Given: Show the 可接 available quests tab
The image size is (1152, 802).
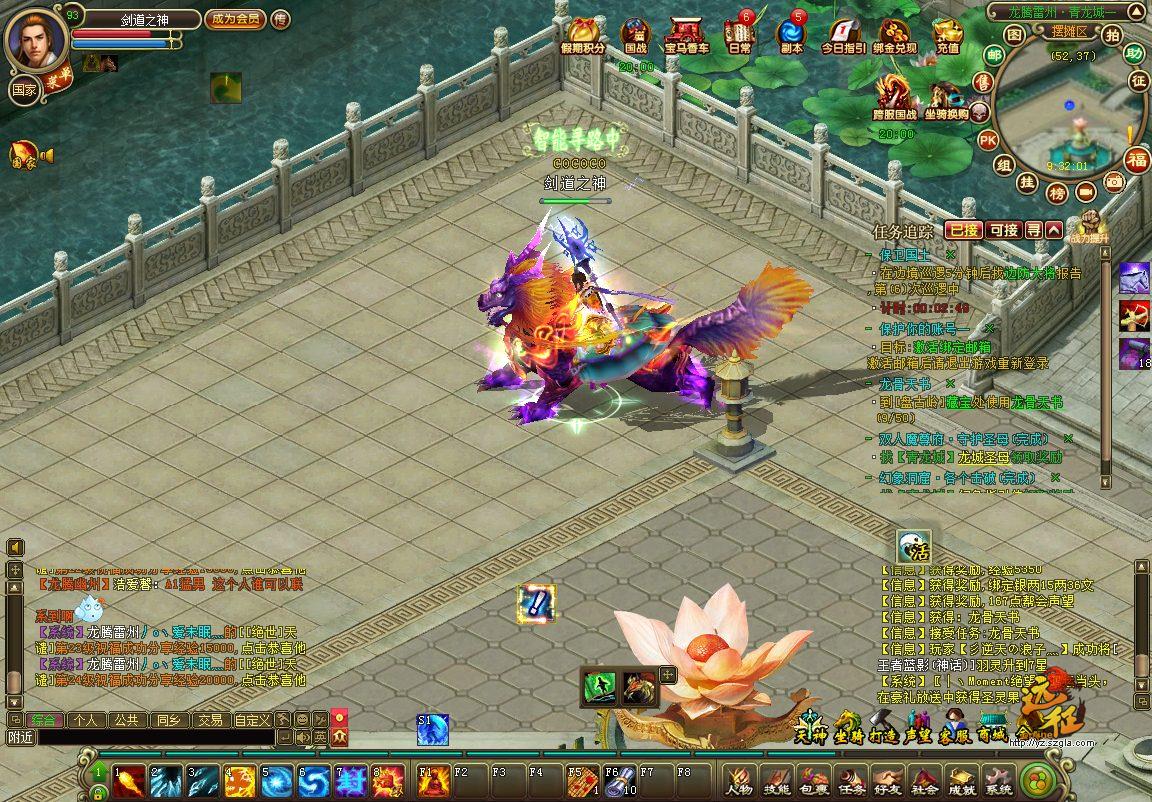Looking at the screenshot, I should pyautogui.click(x=1003, y=230).
